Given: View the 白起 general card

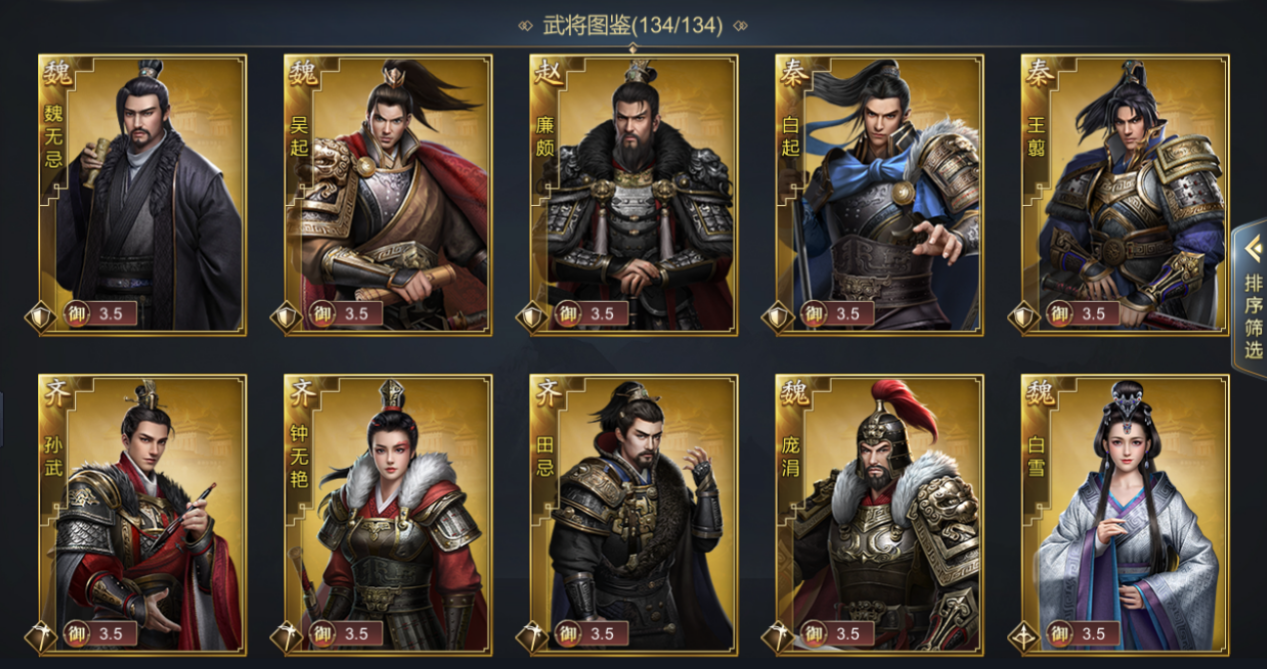Looking at the screenshot, I should 880,195.
